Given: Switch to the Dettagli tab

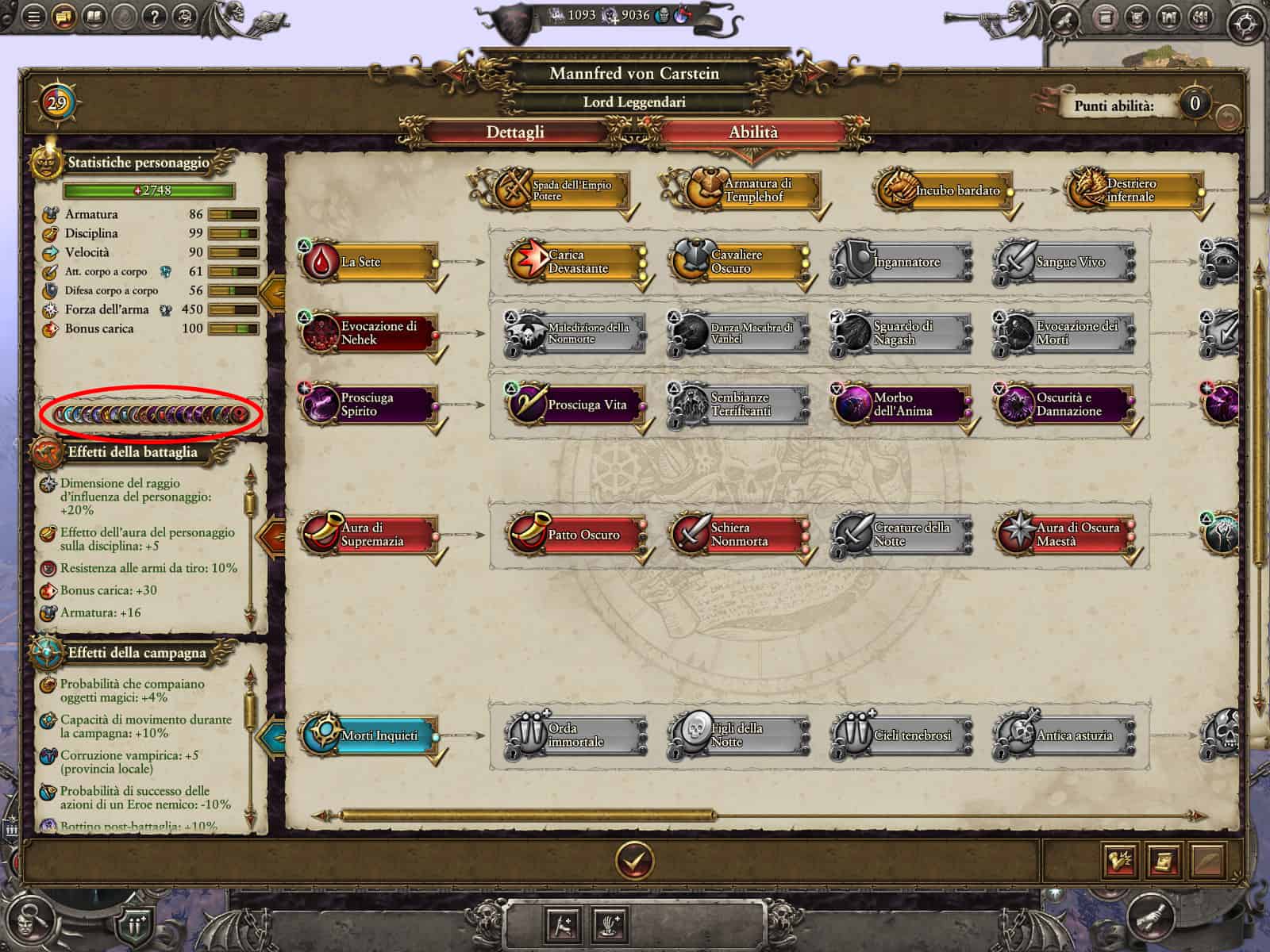Looking at the screenshot, I should coord(515,132).
